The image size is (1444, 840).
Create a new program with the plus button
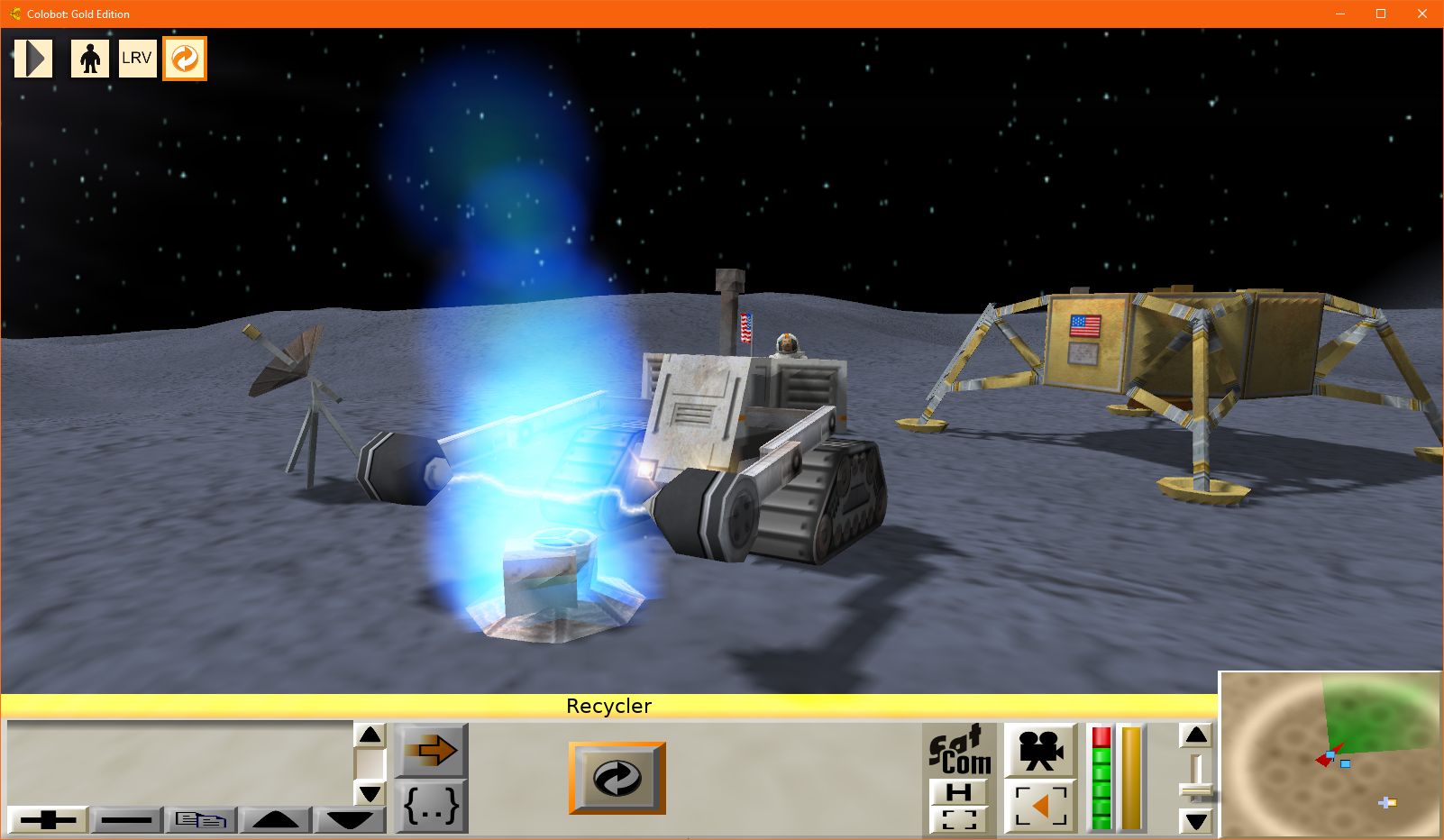pyautogui.click(x=50, y=820)
